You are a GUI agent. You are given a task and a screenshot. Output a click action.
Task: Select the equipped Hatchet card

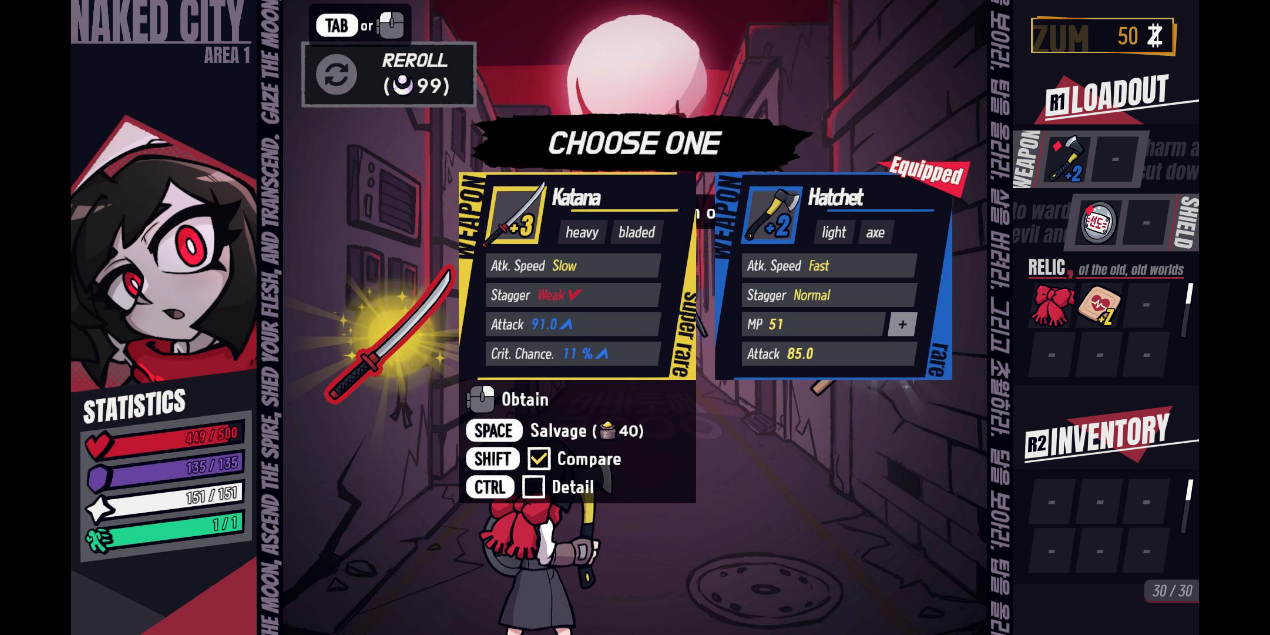(832, 277)
